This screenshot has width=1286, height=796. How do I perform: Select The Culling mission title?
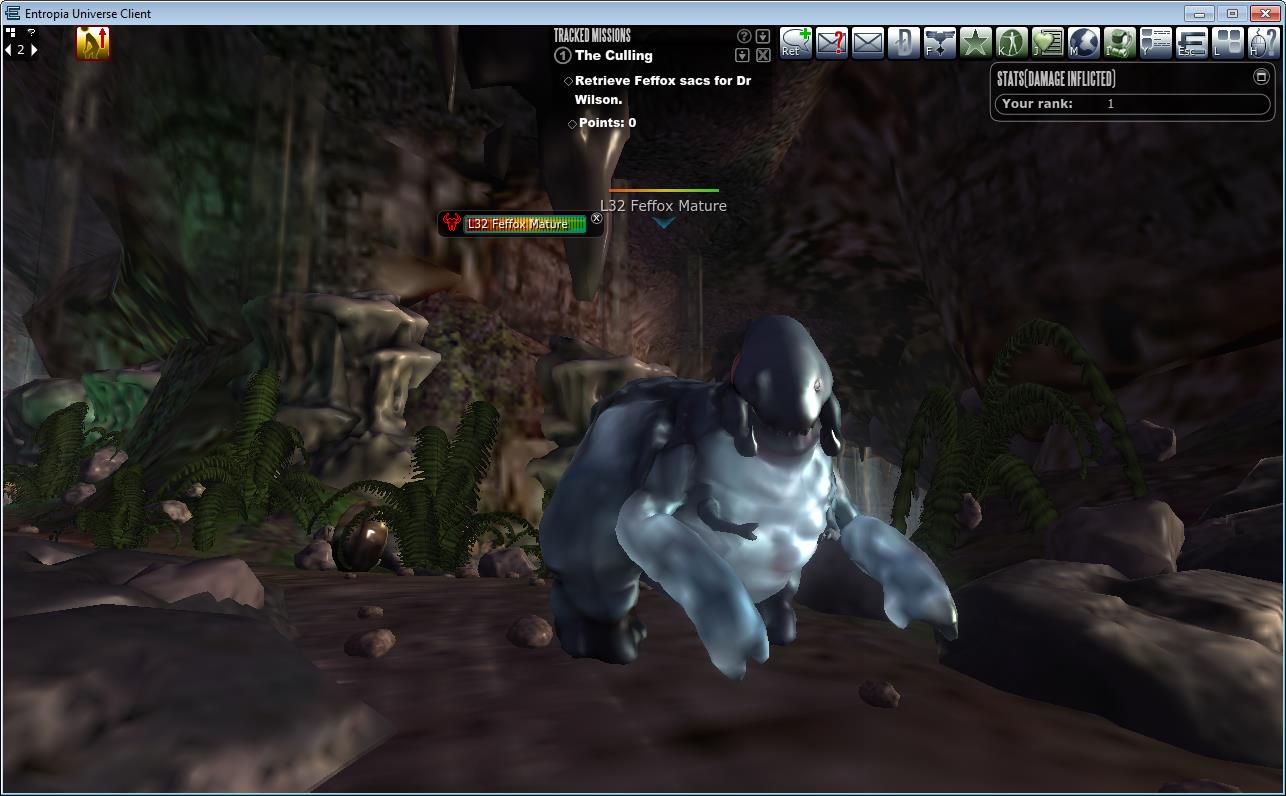click(613, 56)
